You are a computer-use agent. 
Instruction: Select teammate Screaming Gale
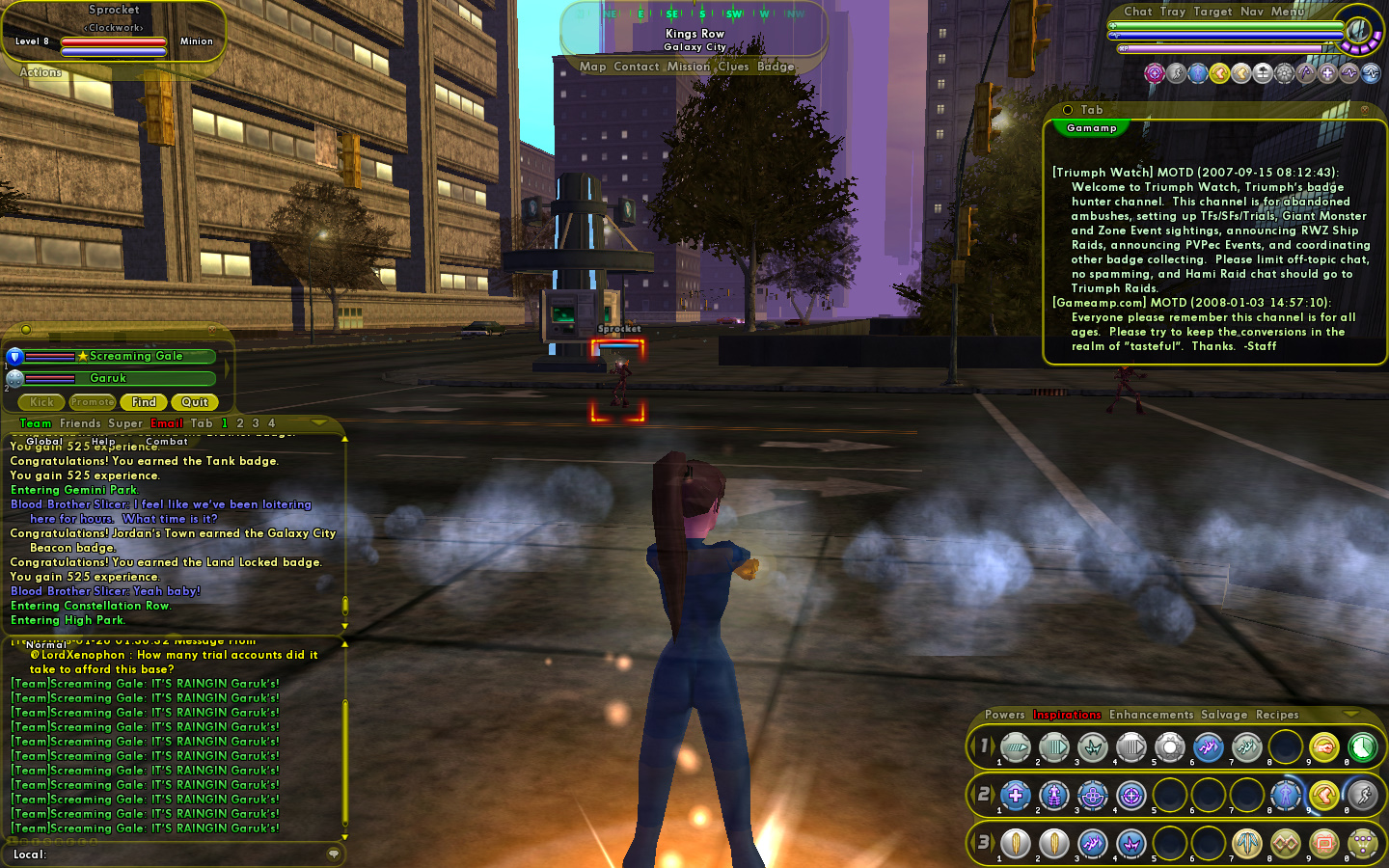135,356
